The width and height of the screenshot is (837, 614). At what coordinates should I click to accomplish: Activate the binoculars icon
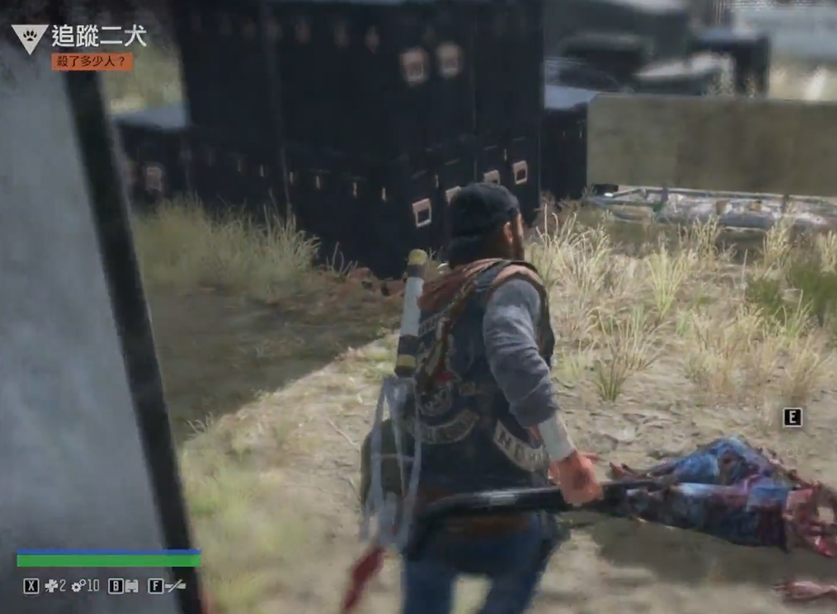tap(132, 585)
